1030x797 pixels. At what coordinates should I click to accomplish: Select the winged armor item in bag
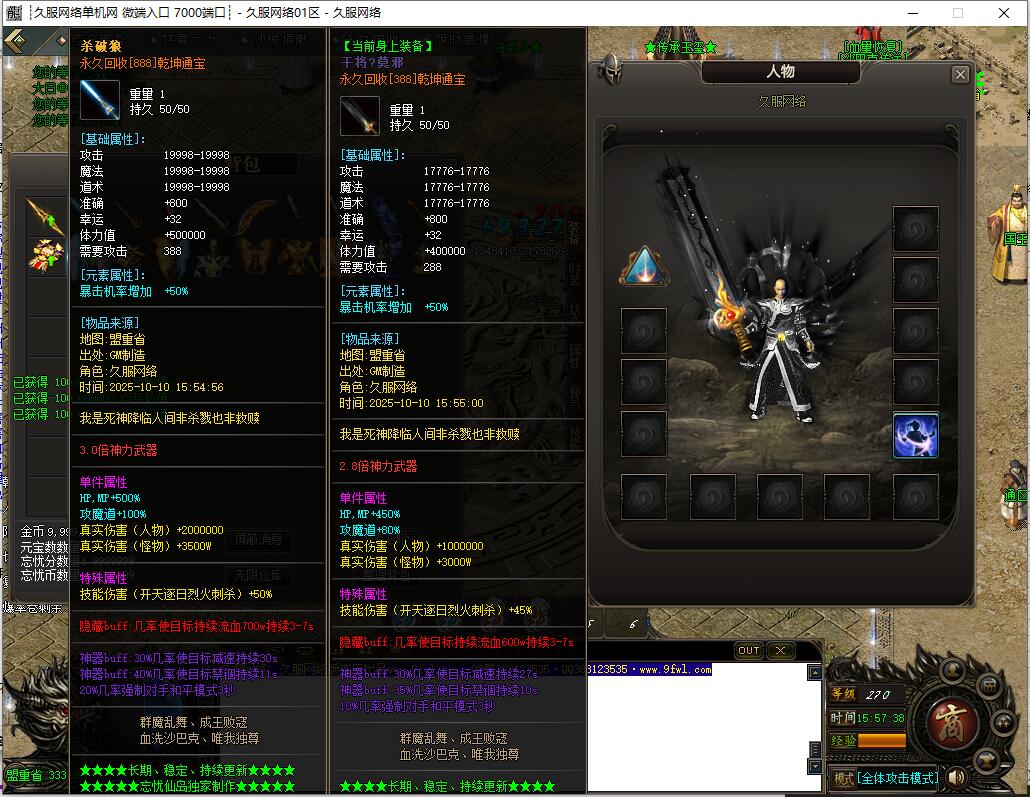(x=45, y=255)
